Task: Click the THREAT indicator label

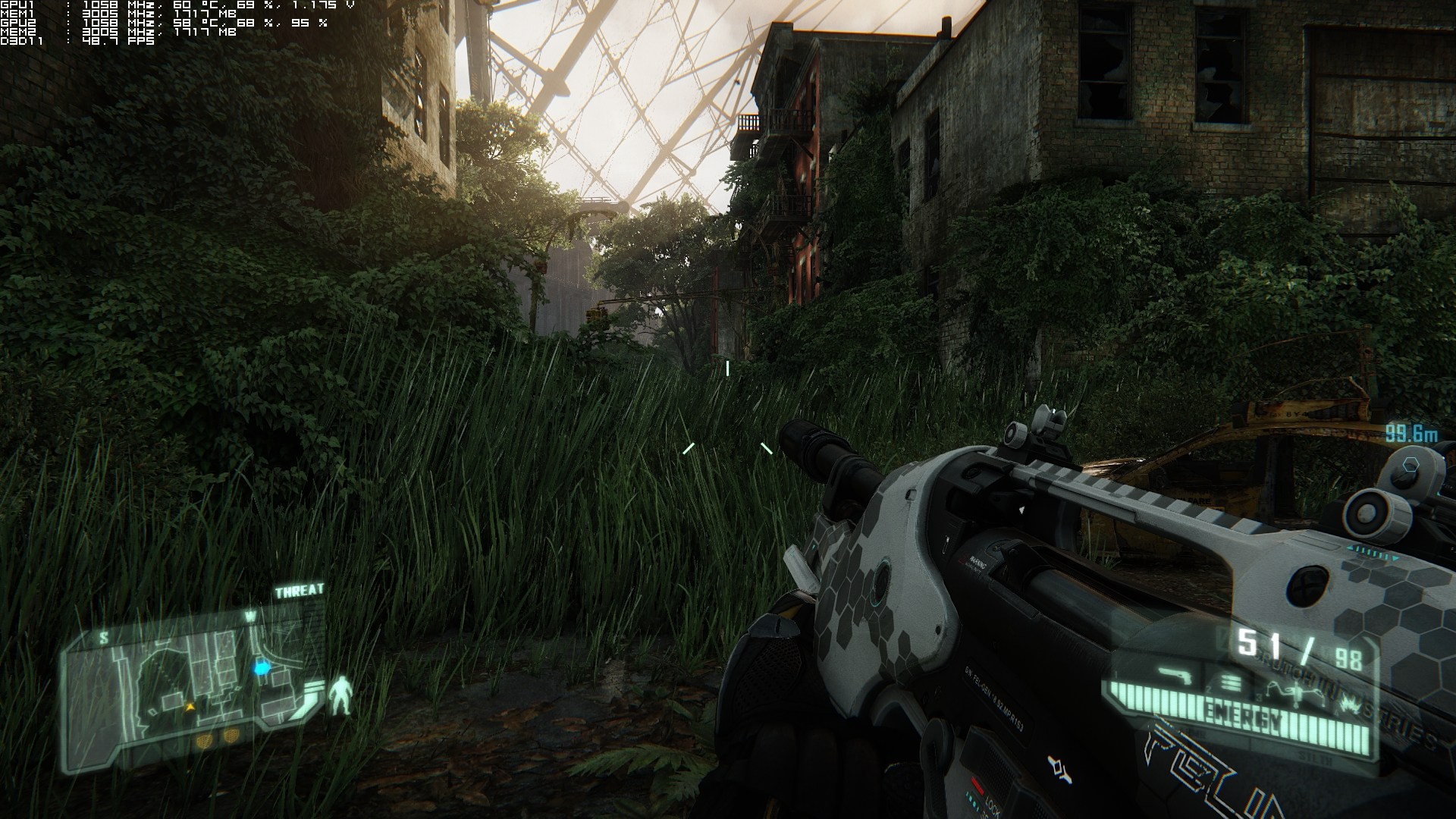Action: pos(299,591)
